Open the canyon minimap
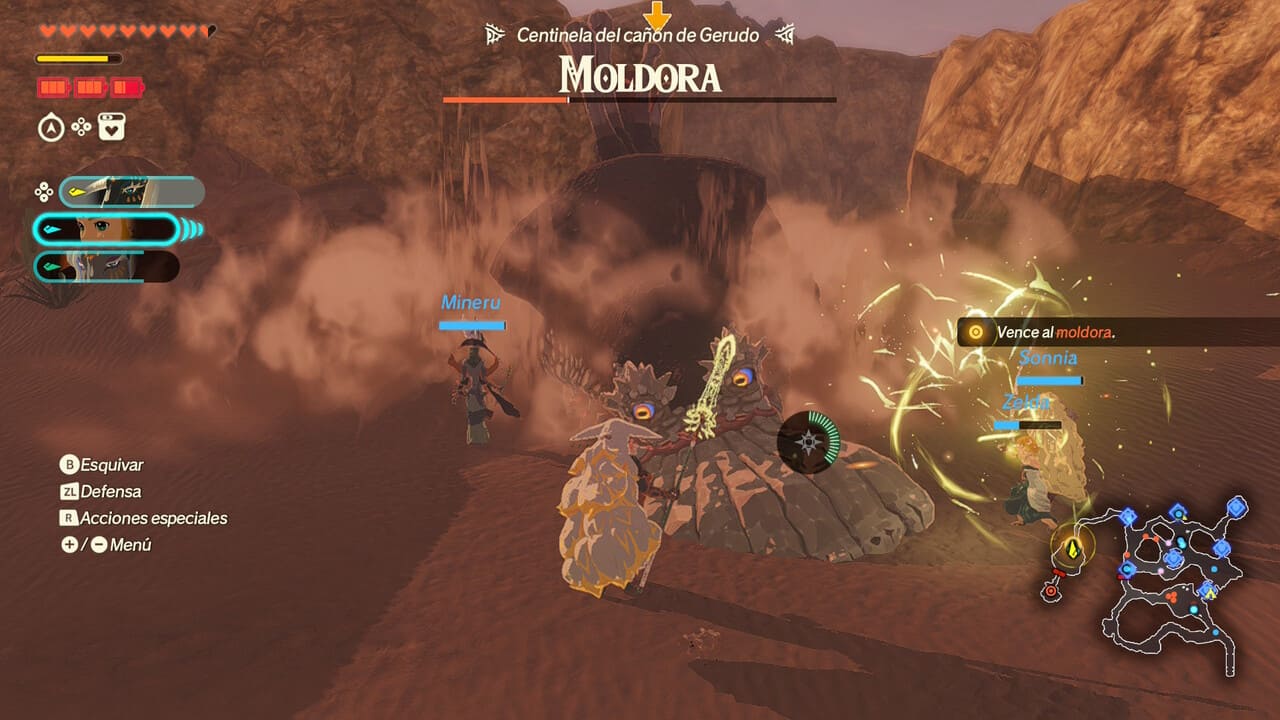Viewport: 1280px width, 720px height. coord(1176,572)
